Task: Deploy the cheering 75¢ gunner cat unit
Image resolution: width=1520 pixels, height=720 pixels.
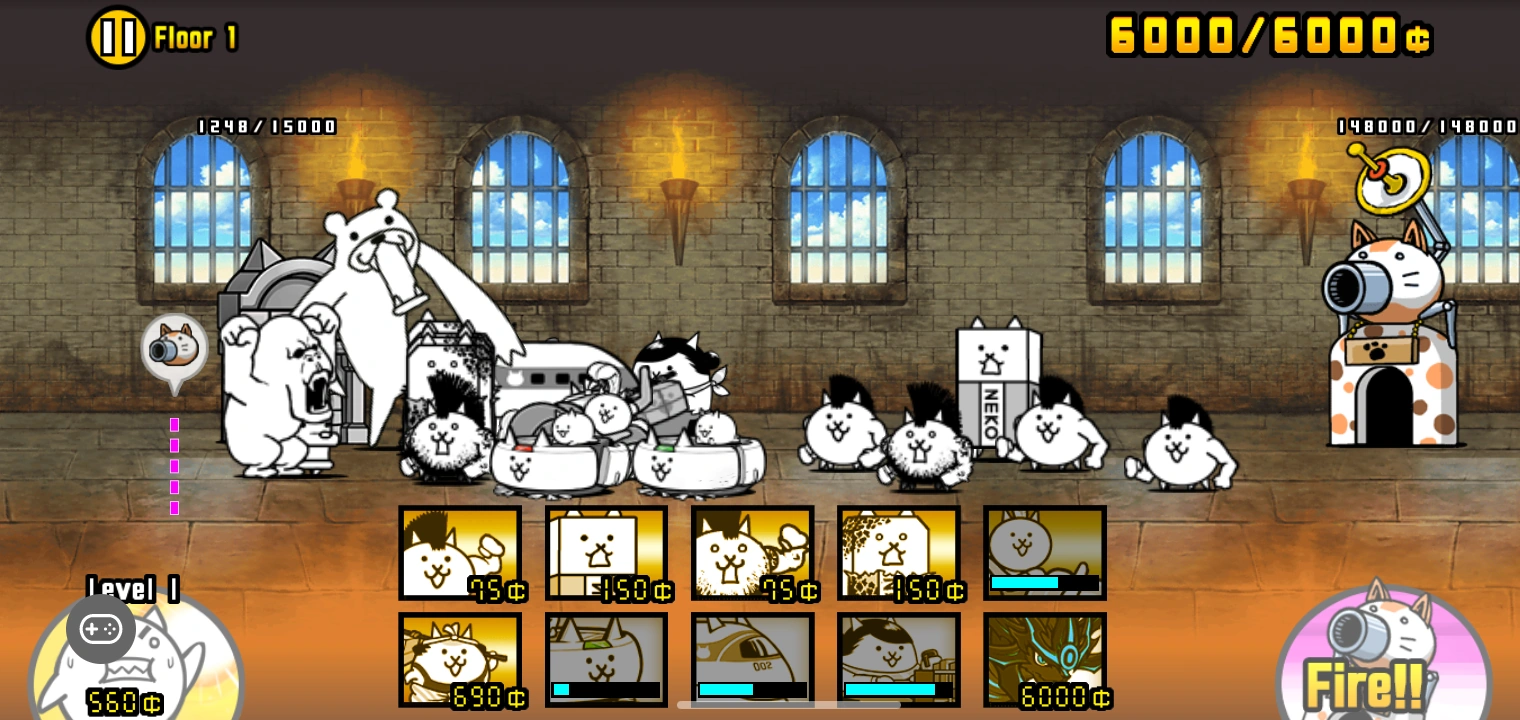Action: [x=753, y=553]
